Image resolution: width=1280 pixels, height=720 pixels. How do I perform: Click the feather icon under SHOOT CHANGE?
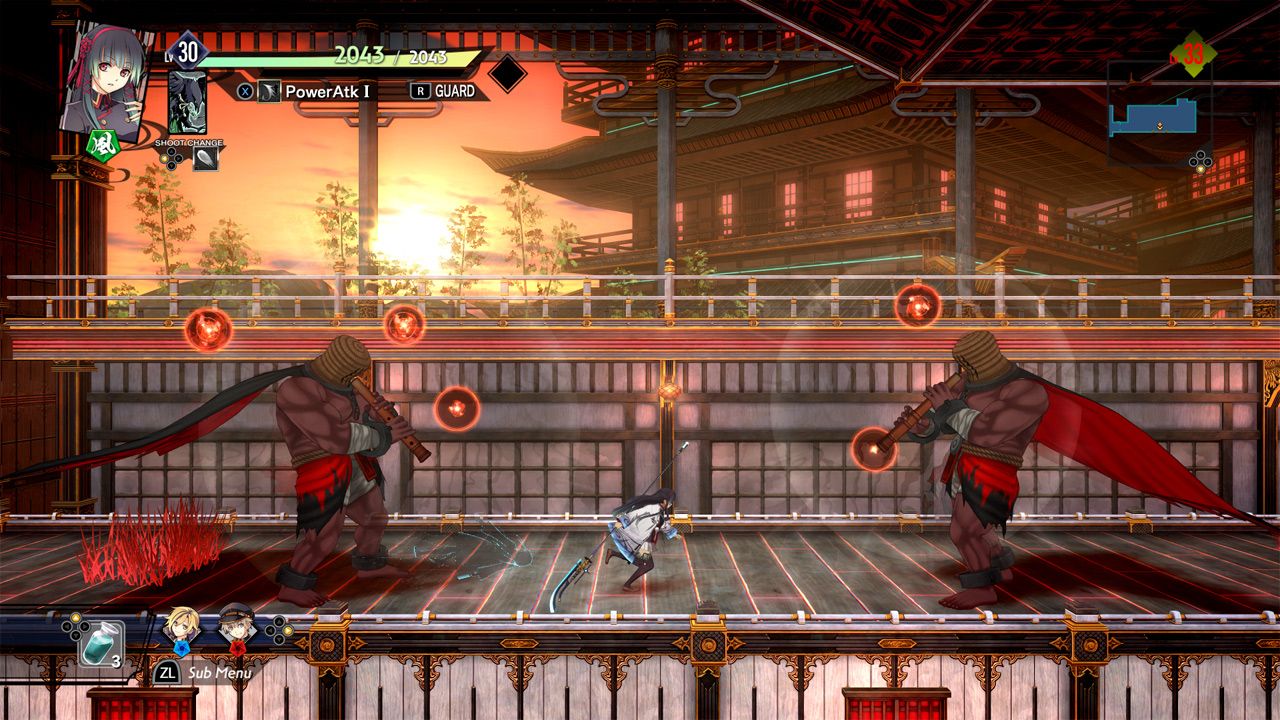point(206,157)
